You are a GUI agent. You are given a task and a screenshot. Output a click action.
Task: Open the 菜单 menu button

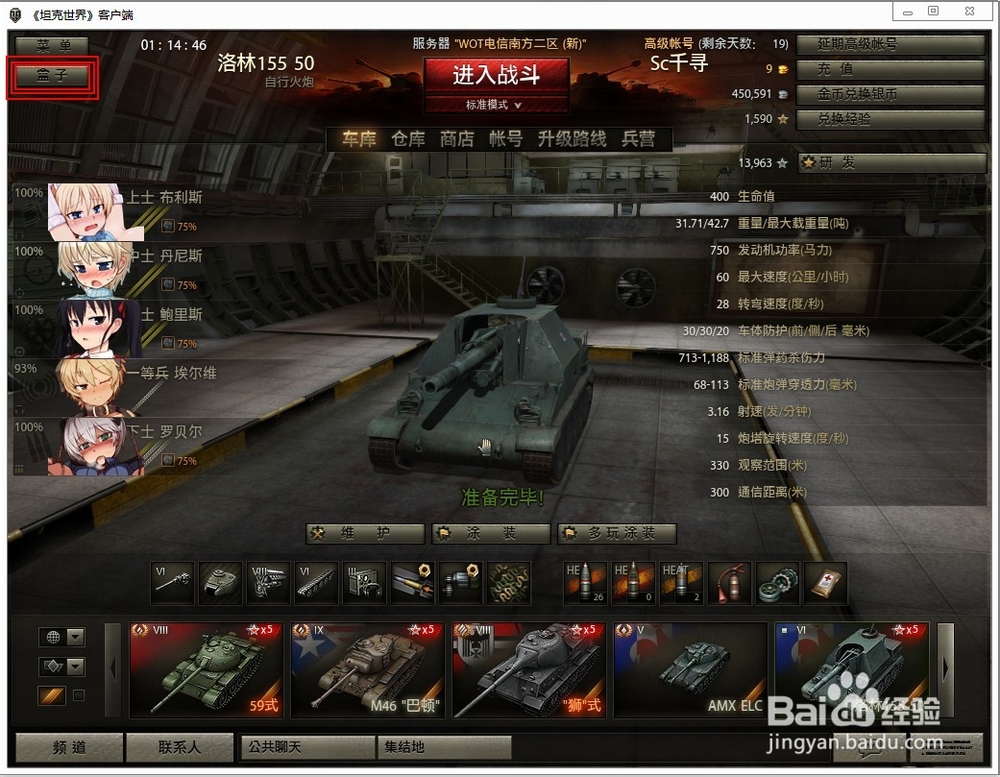pyautogui.click(x=53, y=46)
